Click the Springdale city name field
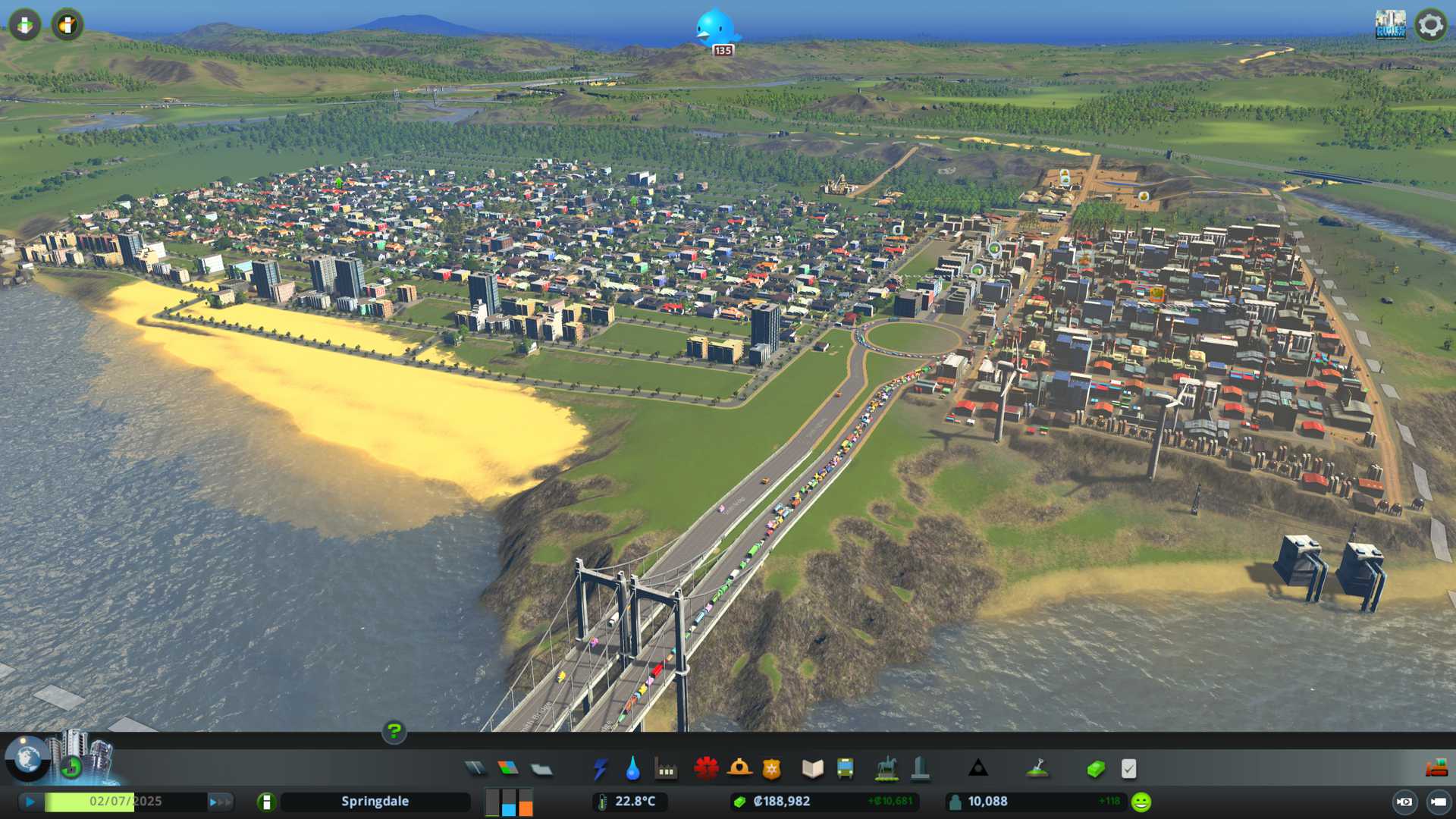Viewport: 1456px width, 819px height. (375, 802)
